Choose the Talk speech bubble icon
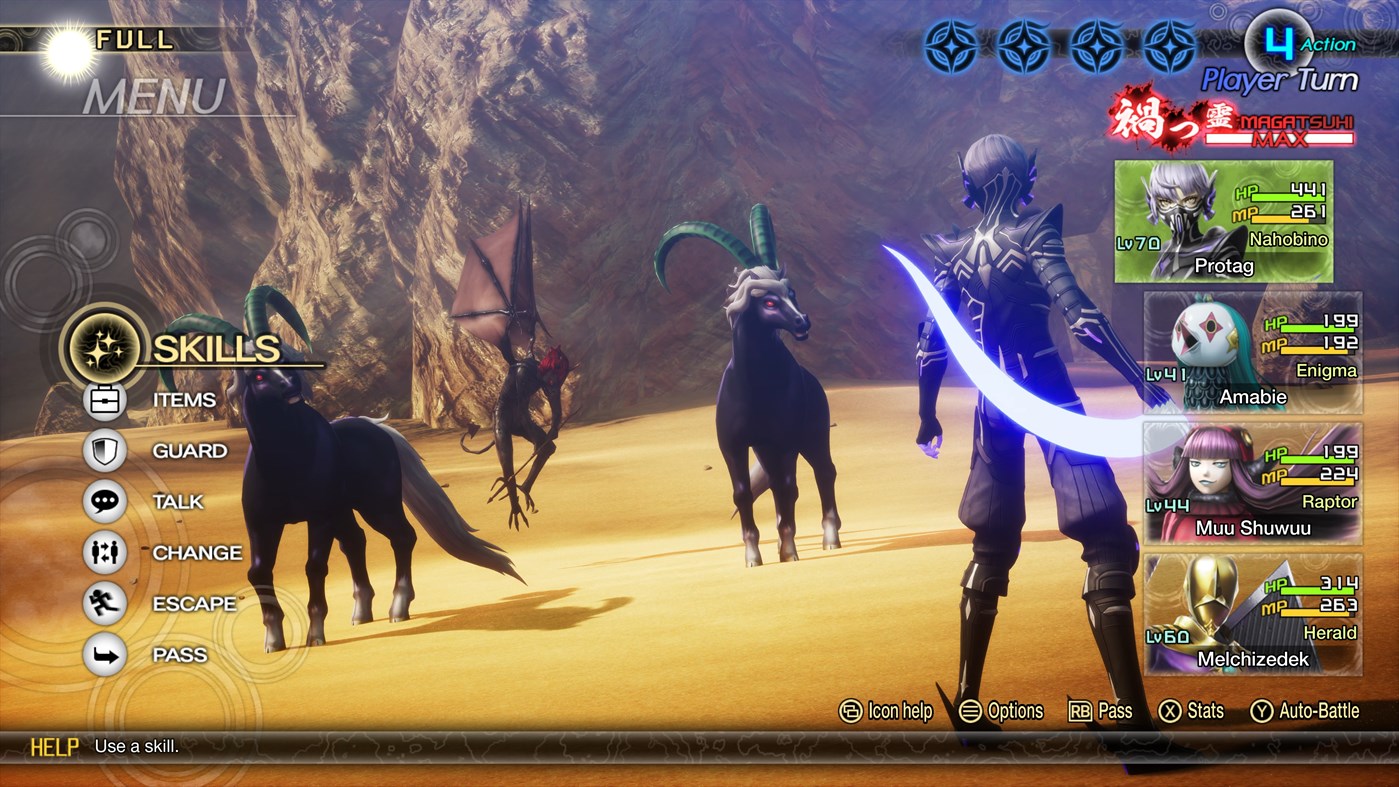 [104, 501]
